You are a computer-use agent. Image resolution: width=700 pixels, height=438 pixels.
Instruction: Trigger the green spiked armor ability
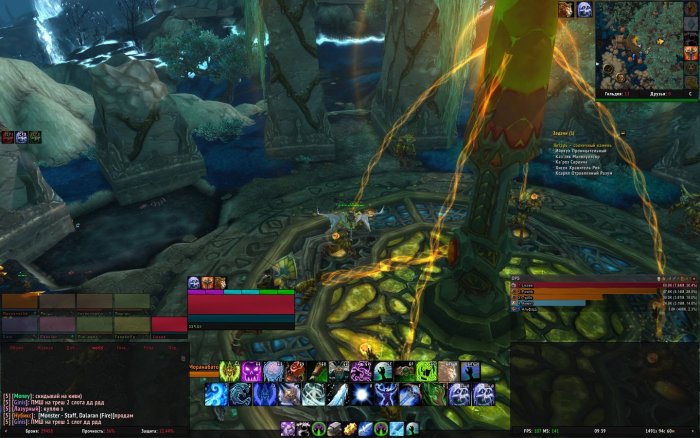(x=230, y=372)
